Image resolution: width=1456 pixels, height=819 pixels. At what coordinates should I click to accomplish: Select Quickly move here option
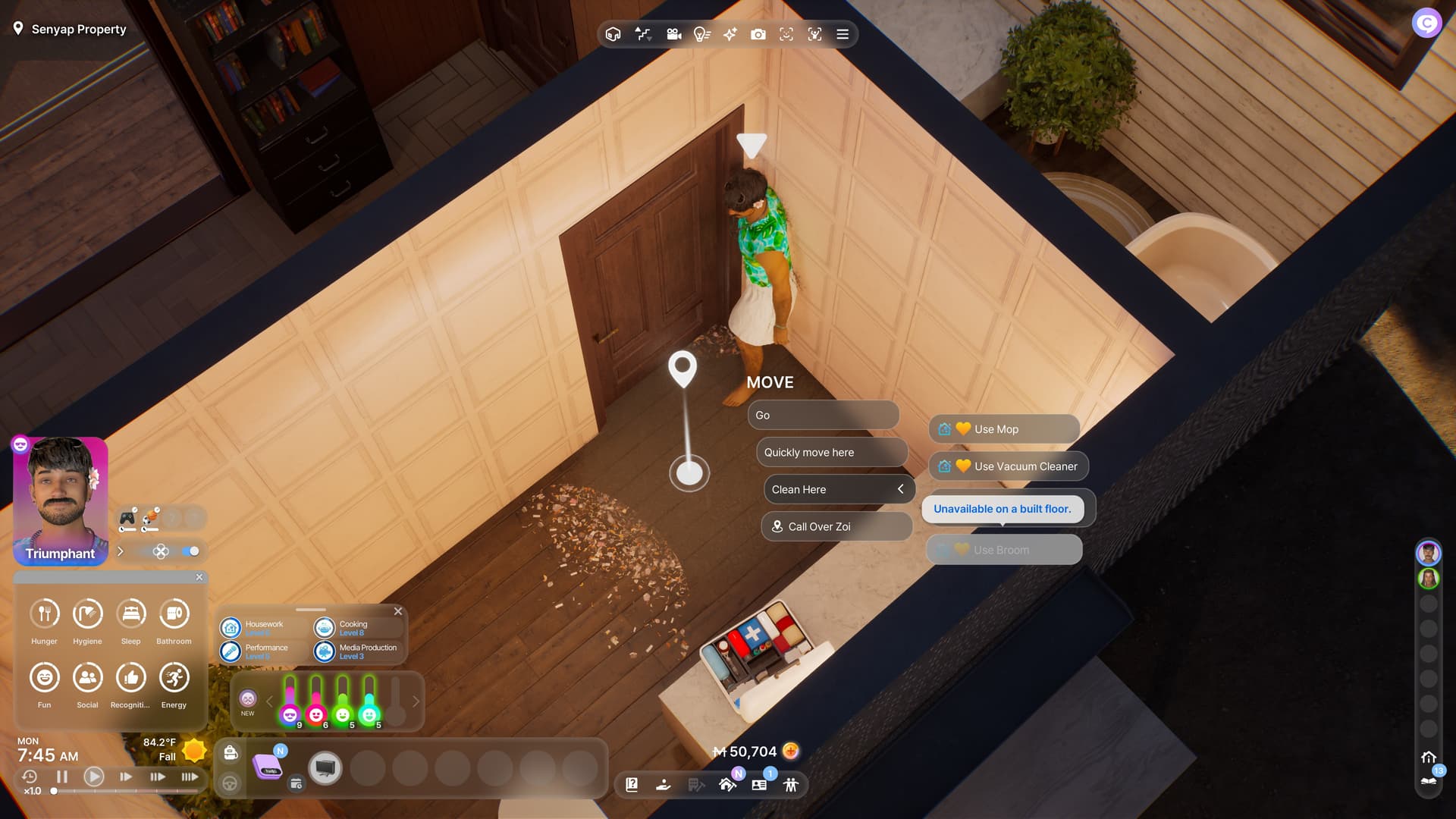coord(831,453)
